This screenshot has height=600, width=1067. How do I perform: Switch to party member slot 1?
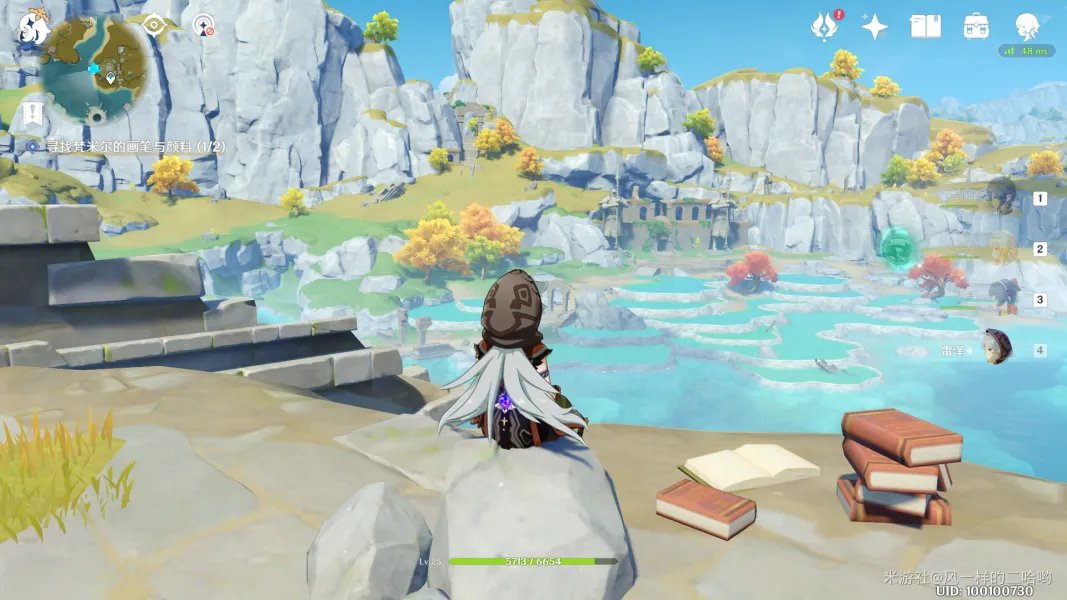(1004, 197)
